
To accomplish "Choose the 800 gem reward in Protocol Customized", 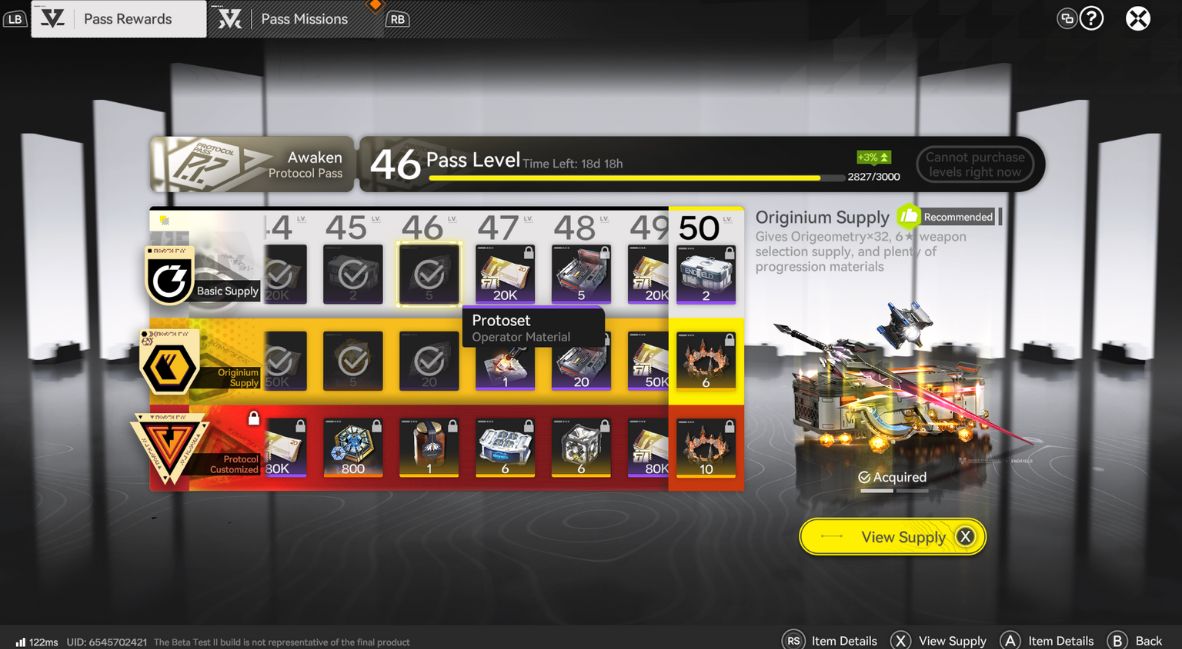I will point(353,448).
